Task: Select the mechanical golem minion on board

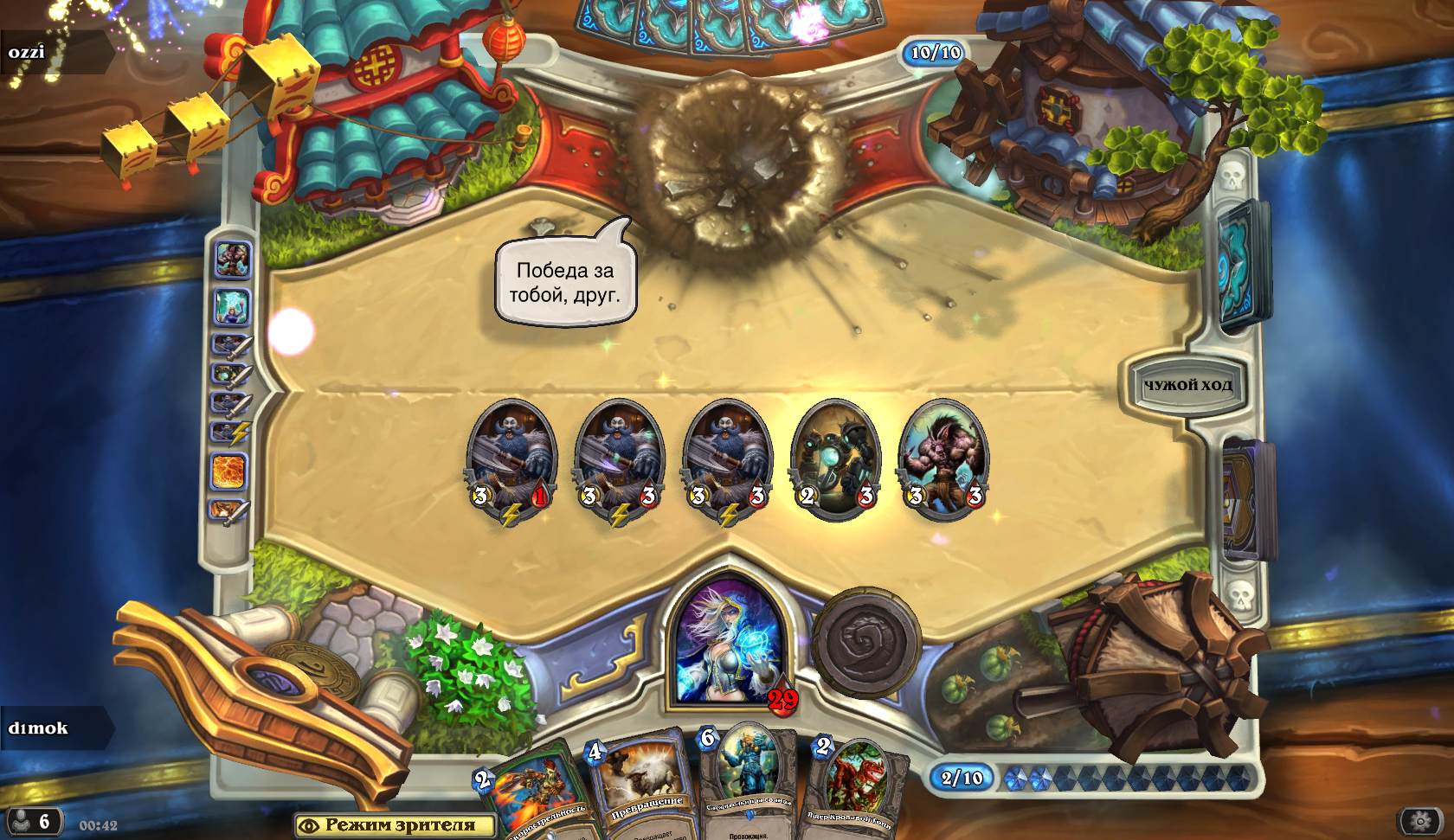Action: coord(835,458)
